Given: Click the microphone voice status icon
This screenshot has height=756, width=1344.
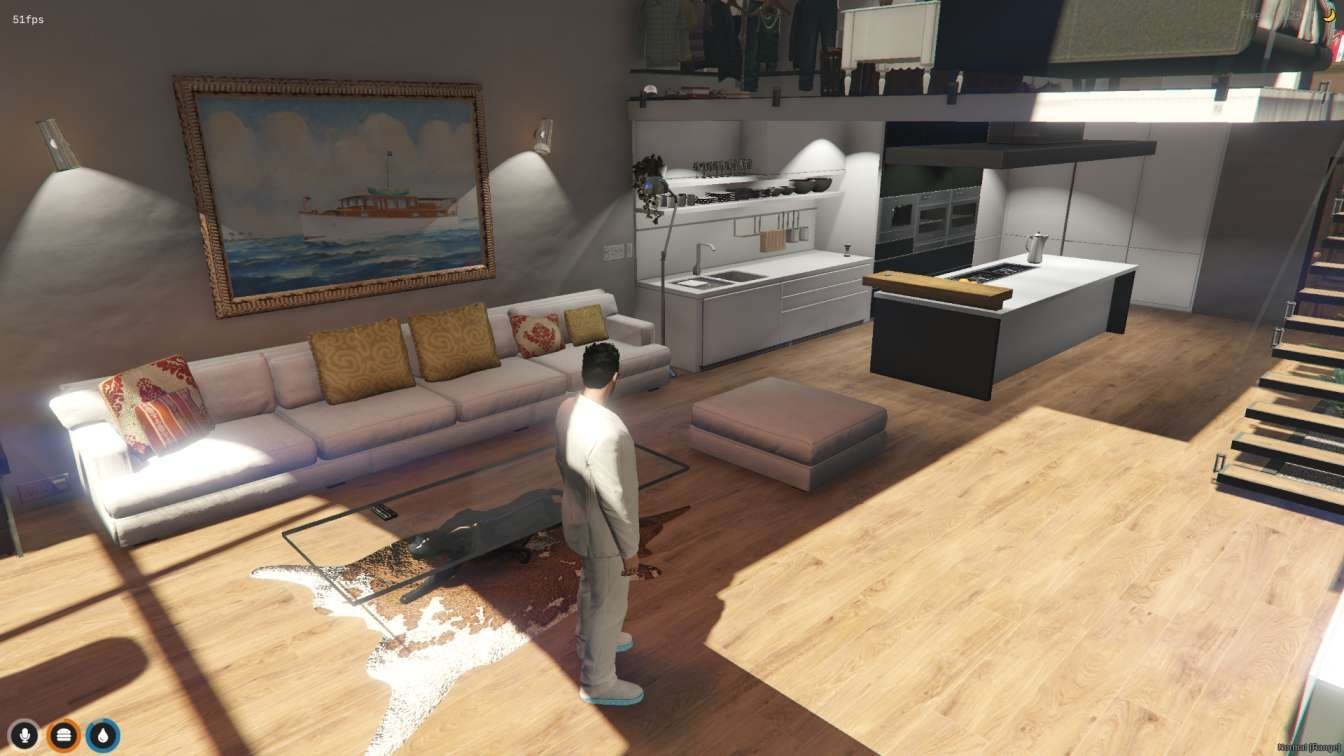Looking at the screenshot, I should click(x=24, y=736).
